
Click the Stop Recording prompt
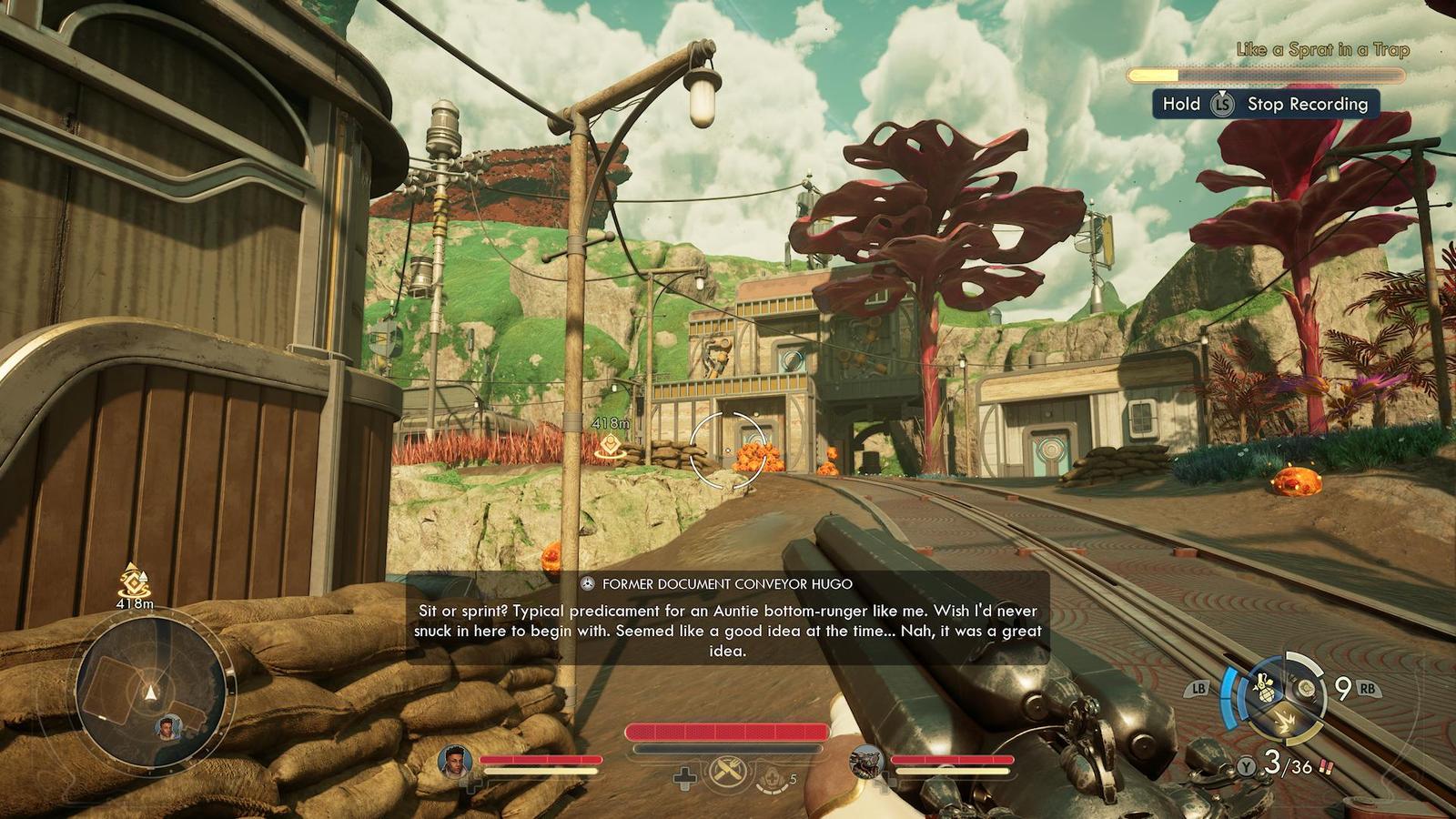pos(1266,104)
